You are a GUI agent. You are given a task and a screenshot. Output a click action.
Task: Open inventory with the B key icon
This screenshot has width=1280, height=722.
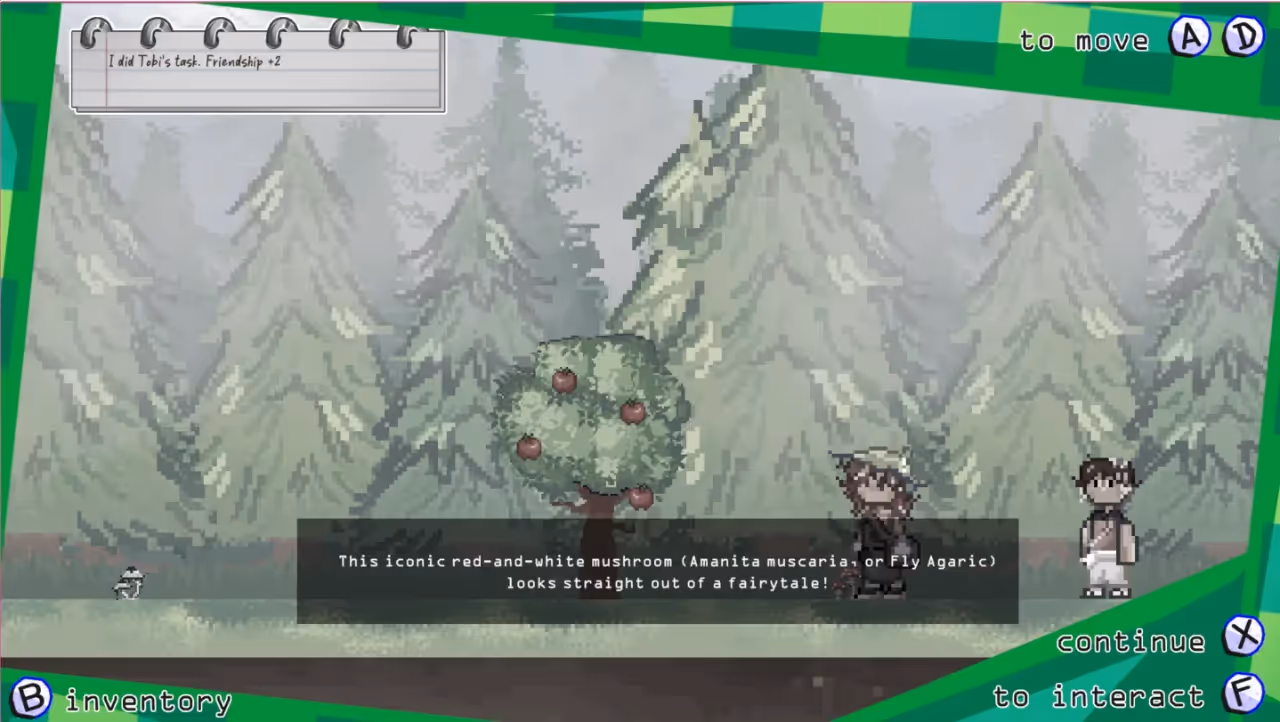pyautogui.click(x=33, y=697)
